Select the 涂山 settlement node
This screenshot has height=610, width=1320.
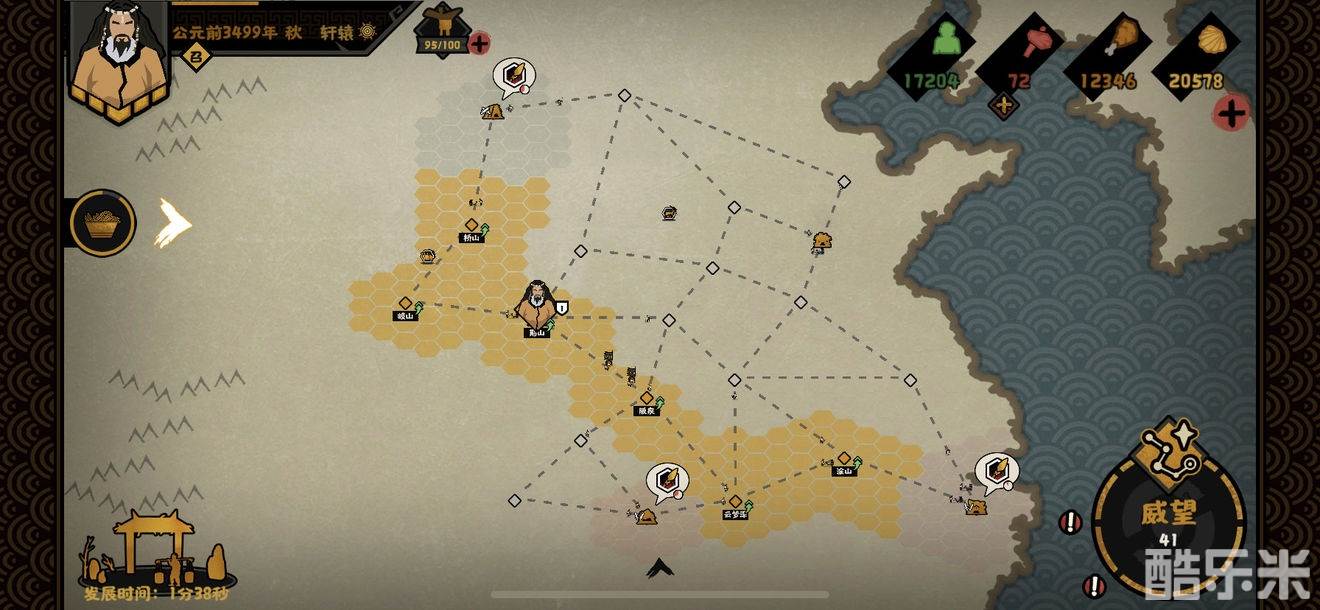(x=844, y=461)
